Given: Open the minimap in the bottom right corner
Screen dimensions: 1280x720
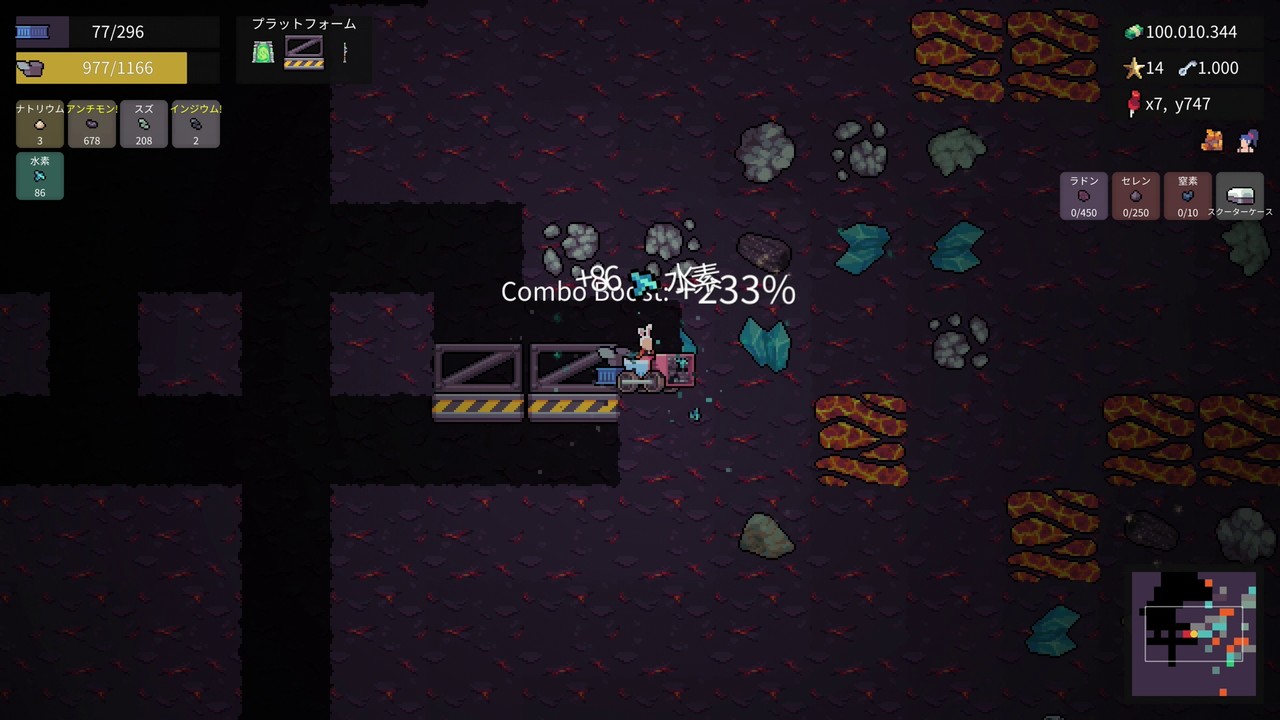Looking at the screenshot, I should [1193, 633].
